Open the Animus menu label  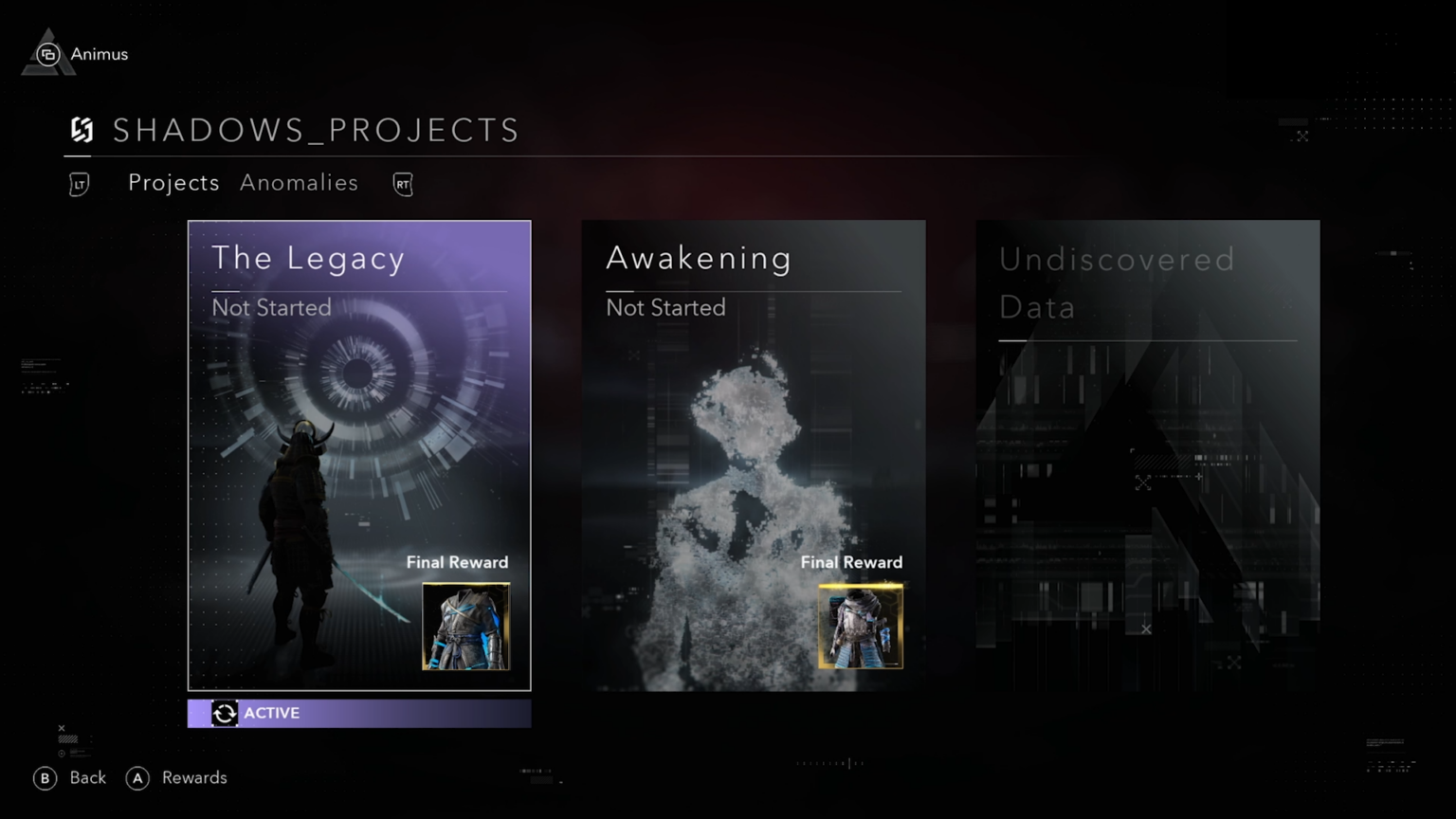click(98, 54)
